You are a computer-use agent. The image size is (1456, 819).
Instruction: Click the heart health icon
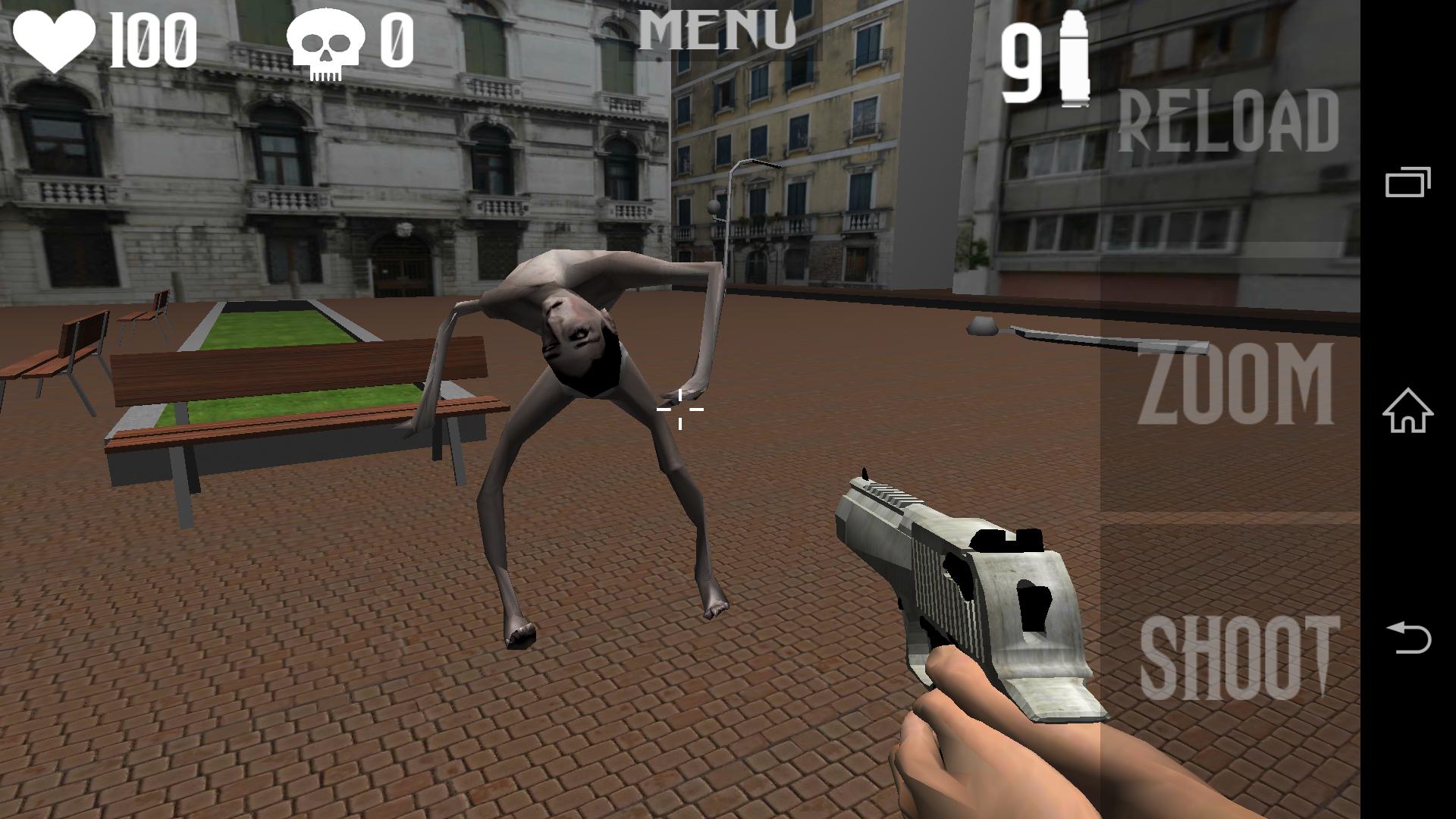point(53,42)
